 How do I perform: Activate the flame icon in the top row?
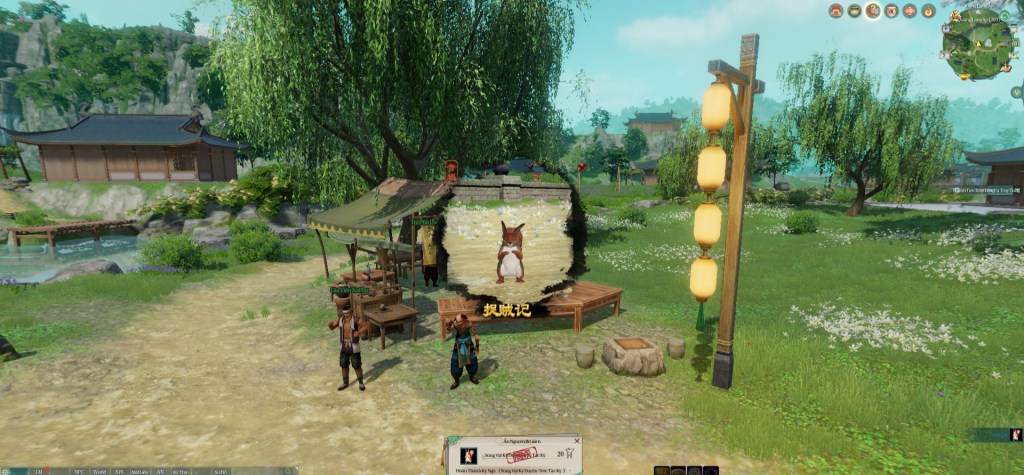928,11
